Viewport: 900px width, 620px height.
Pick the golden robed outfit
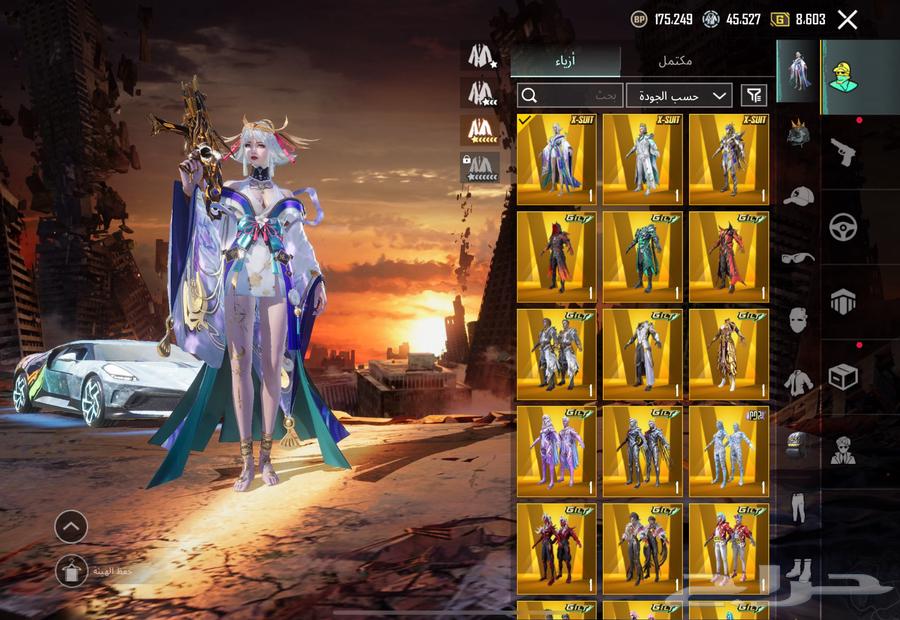pyautogui.click(x=729, y=354)
